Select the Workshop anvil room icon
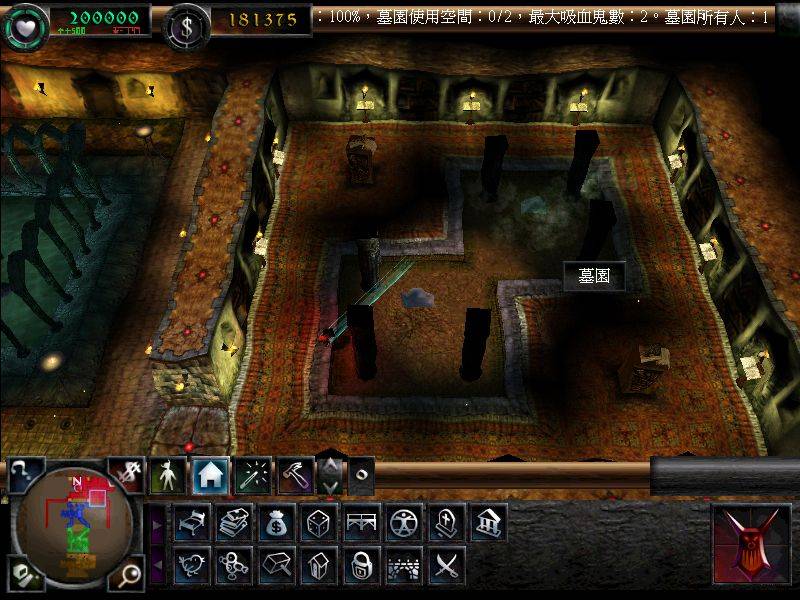The height and width of the screenshot is (600, 800). pyautogui.click(x=275, y=565)
